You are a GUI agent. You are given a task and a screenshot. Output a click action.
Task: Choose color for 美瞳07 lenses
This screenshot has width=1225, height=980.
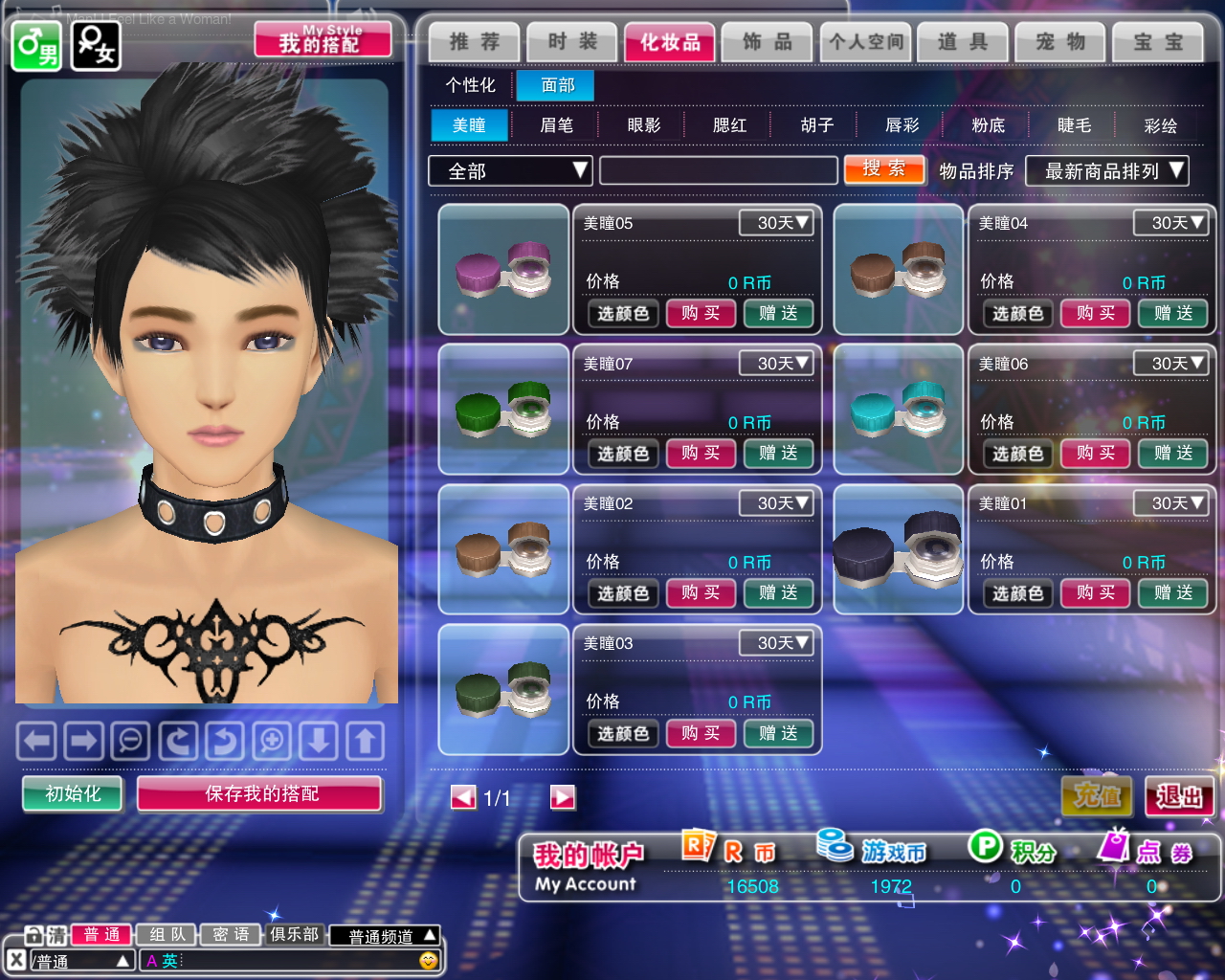pos(623,454)
